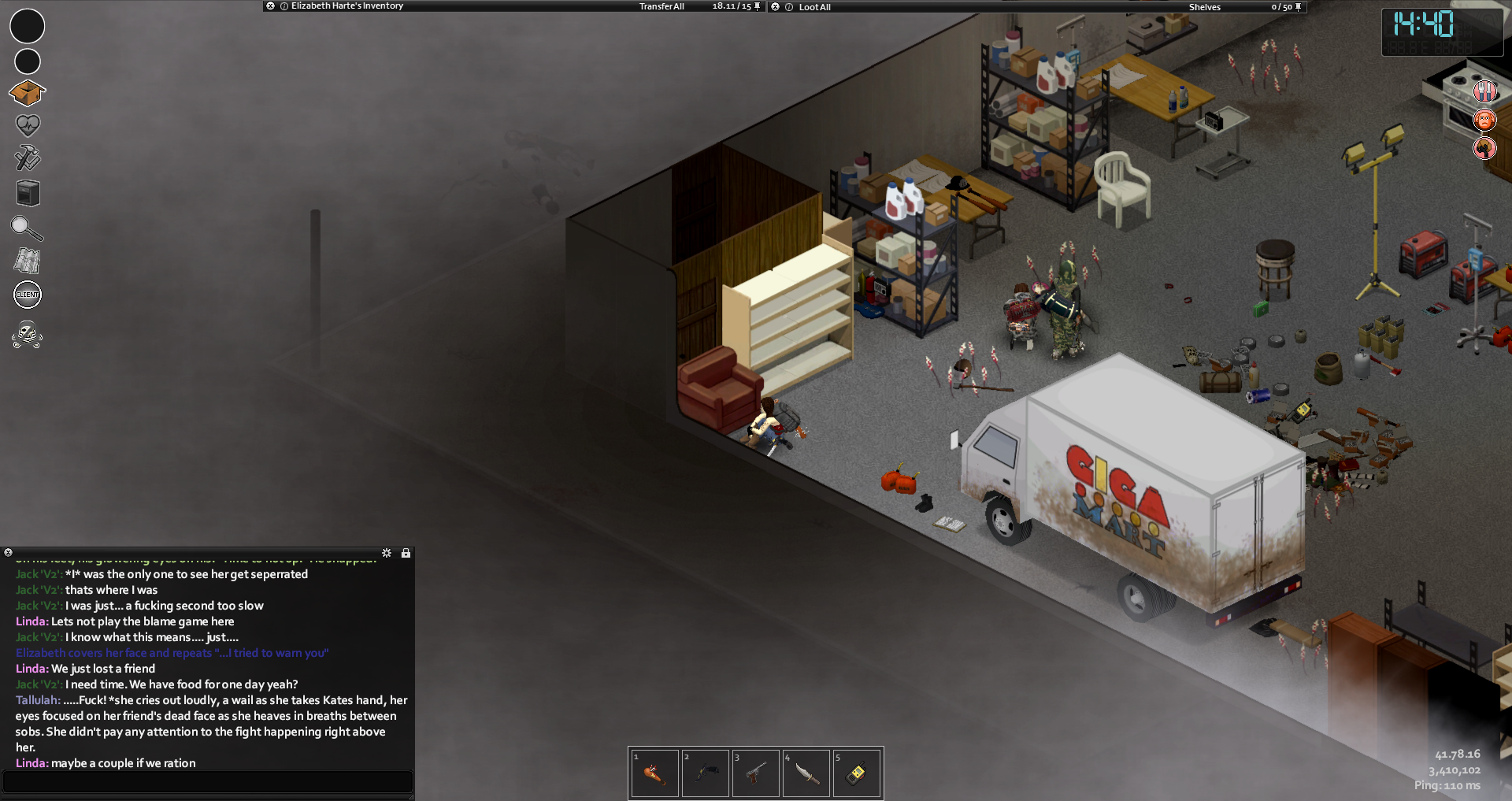This screenshot has height=801, width=1512.
Task: Select the hunting knife hotbar slot
Action: (806, 773)
